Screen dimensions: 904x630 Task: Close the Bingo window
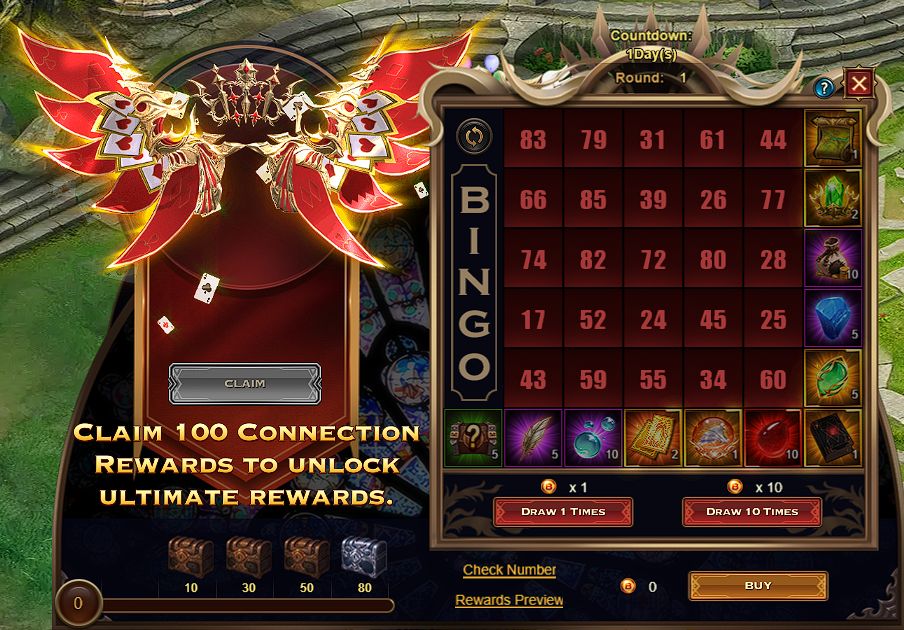coord(858,83)
